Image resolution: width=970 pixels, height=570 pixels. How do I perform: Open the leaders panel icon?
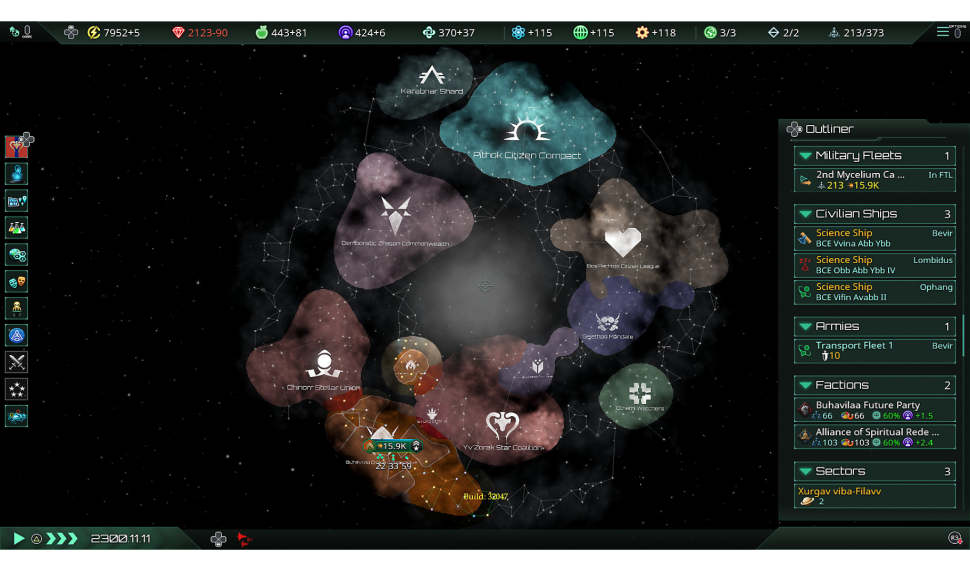click(16, 309)
